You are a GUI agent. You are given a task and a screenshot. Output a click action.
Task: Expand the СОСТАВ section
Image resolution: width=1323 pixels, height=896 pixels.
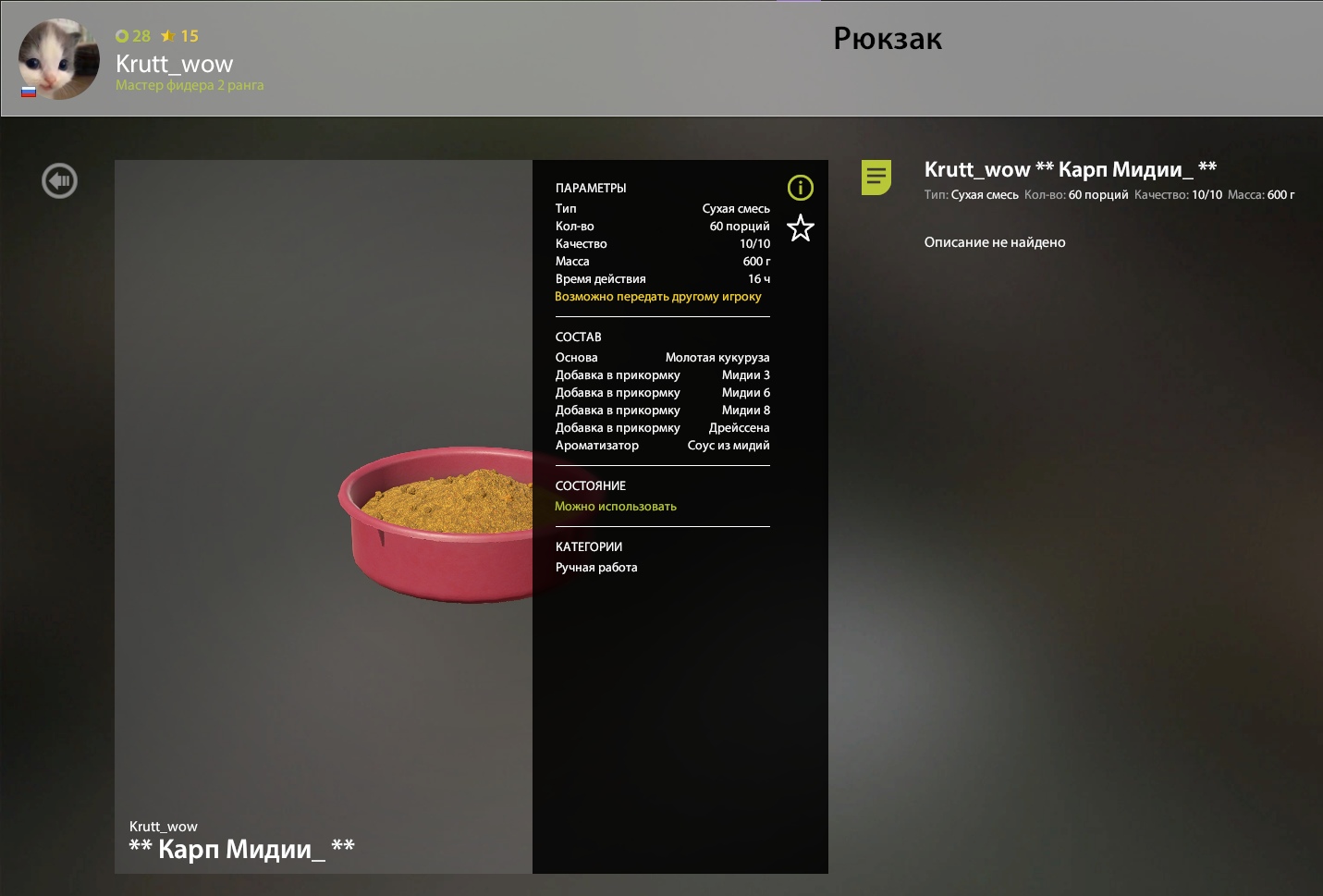[x=577, y=337]
